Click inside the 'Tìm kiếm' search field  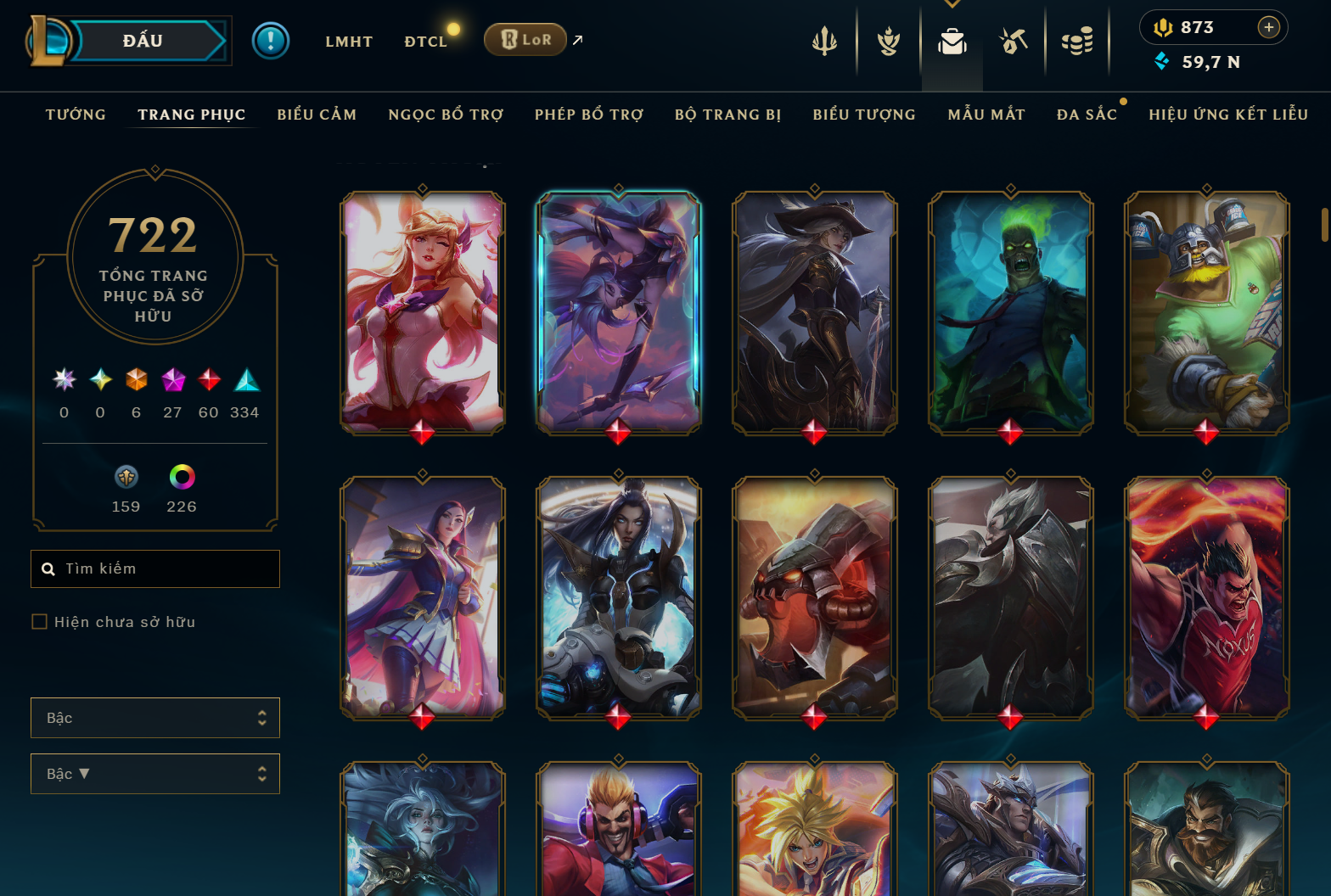[154, 568]
